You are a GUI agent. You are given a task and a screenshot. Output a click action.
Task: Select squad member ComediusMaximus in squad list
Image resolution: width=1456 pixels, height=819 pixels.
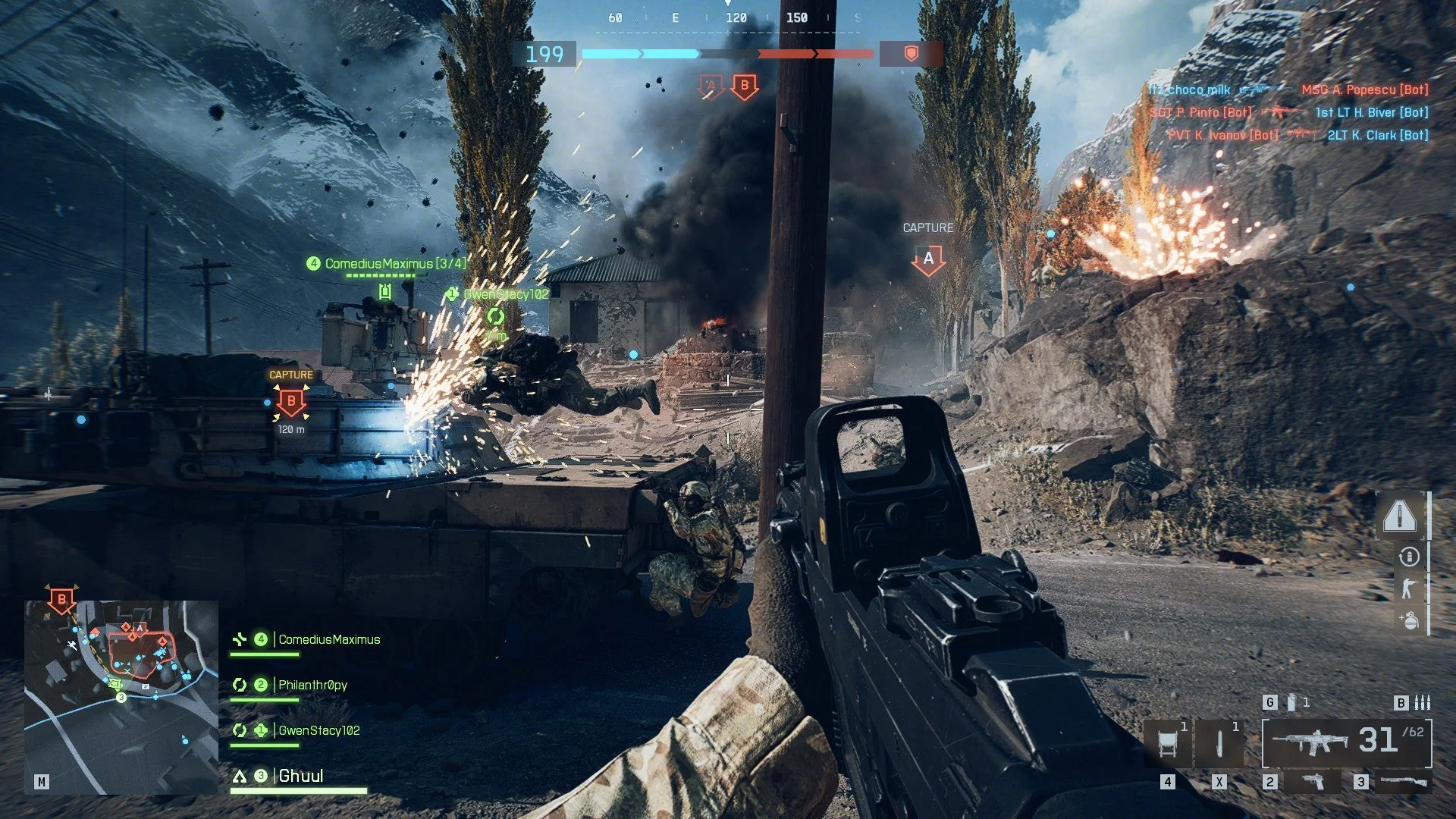[x=328, y=640]
